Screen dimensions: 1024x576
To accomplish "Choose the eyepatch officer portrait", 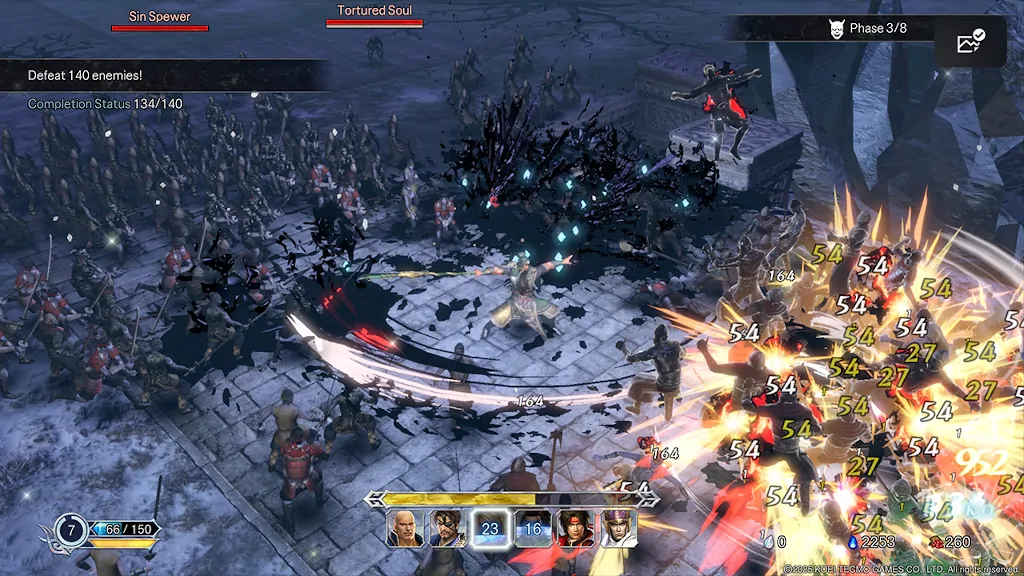I will (x=447, y=528).
